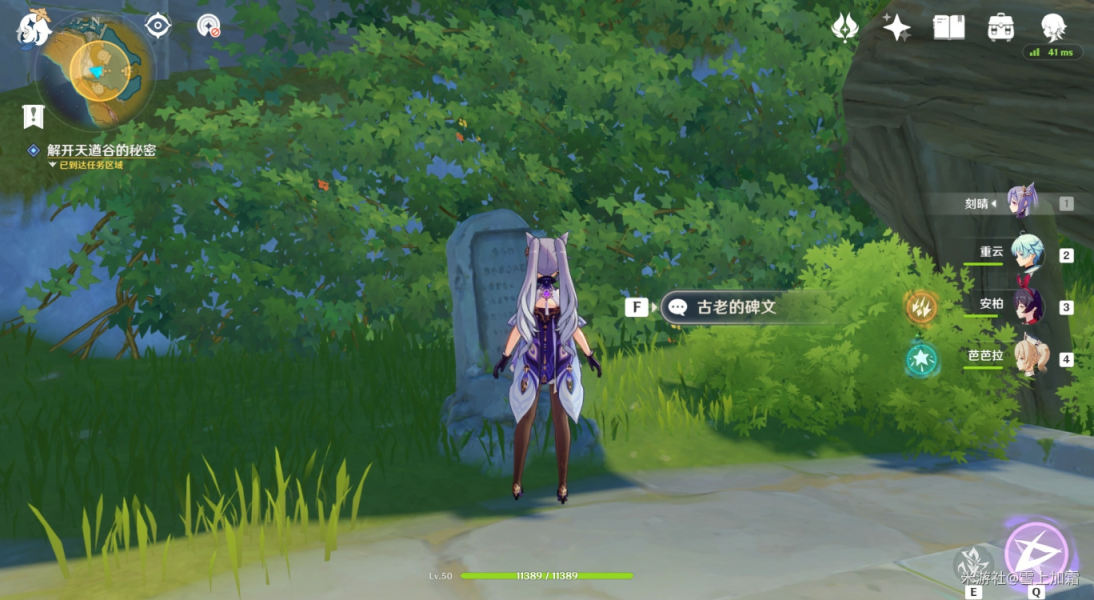Click the co-op mode icon beside the minimap
The image size is (1094, 600).
pyautogui.click(x=208, y=26)
